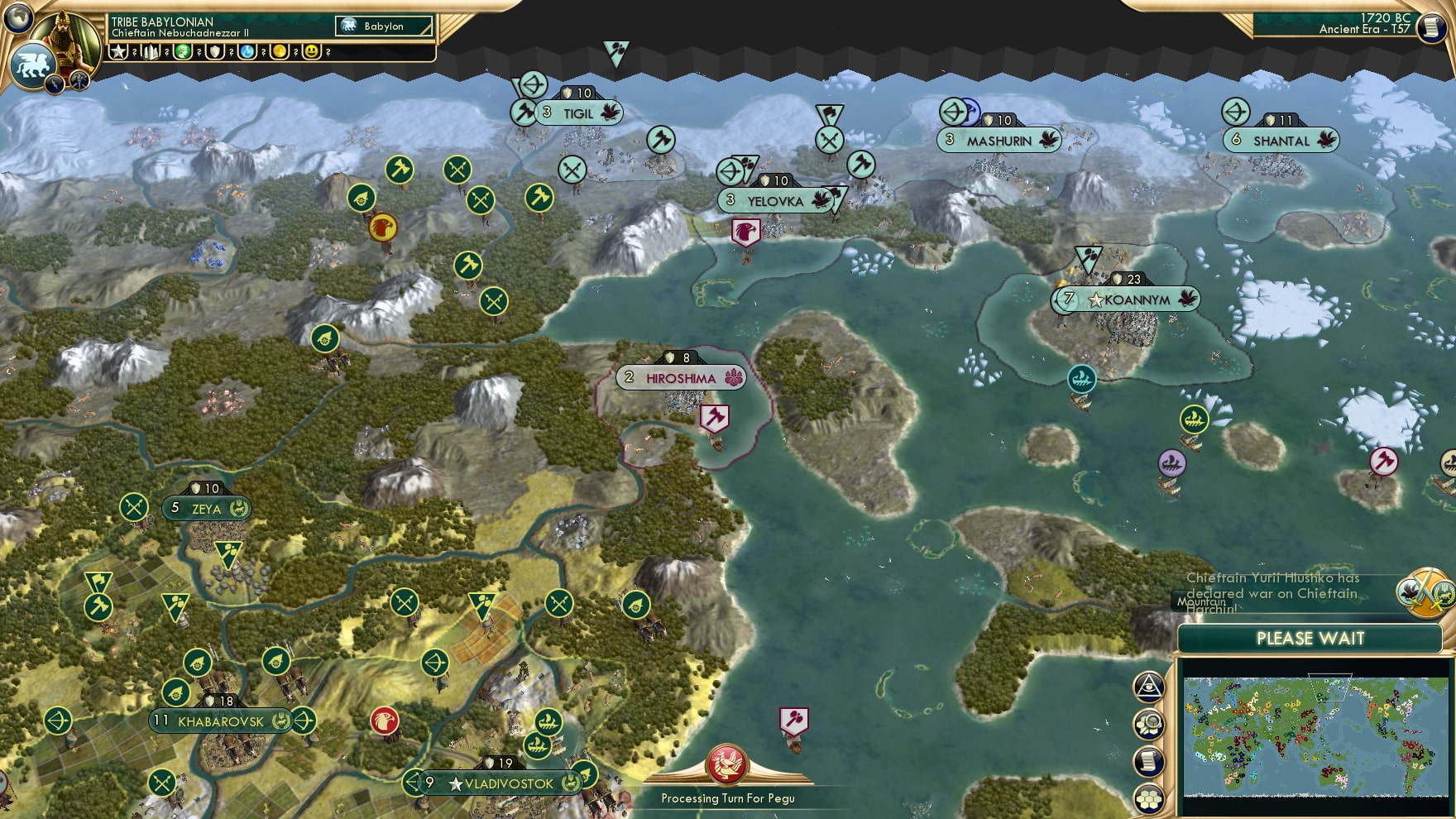The image size is (1456, 819).
Task: Open the Koannym city banner
Action: (x=1129, y=301)
